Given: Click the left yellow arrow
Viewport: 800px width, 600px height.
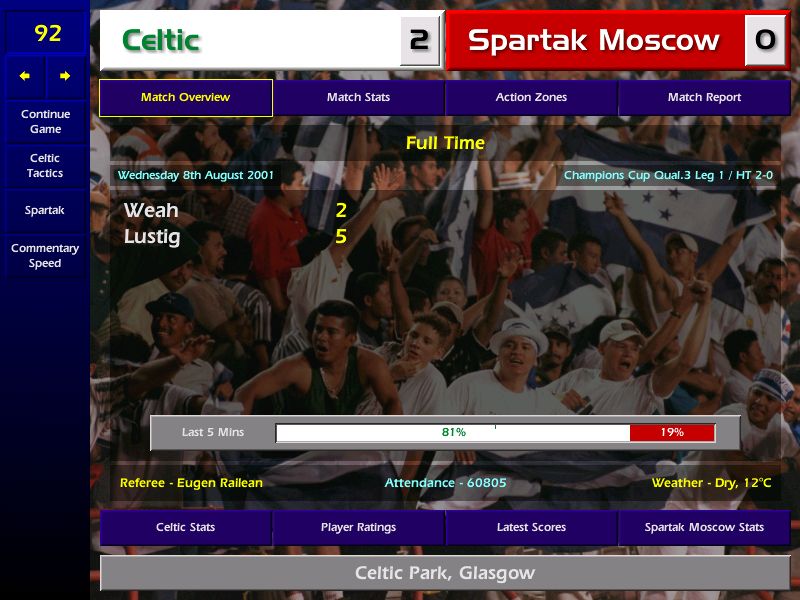Looking at the screenshot, I should pyautogui.click(x=25, y=76).
